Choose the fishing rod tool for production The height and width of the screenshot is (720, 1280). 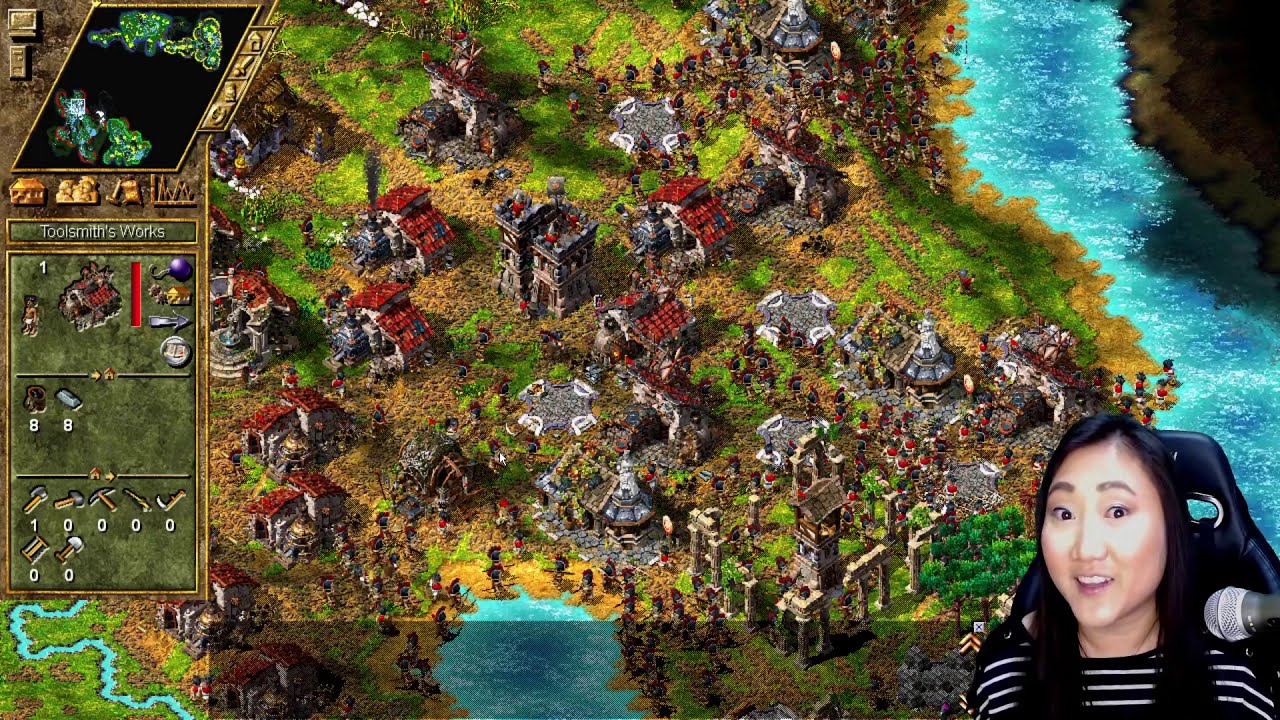click(x=136, y=499)
